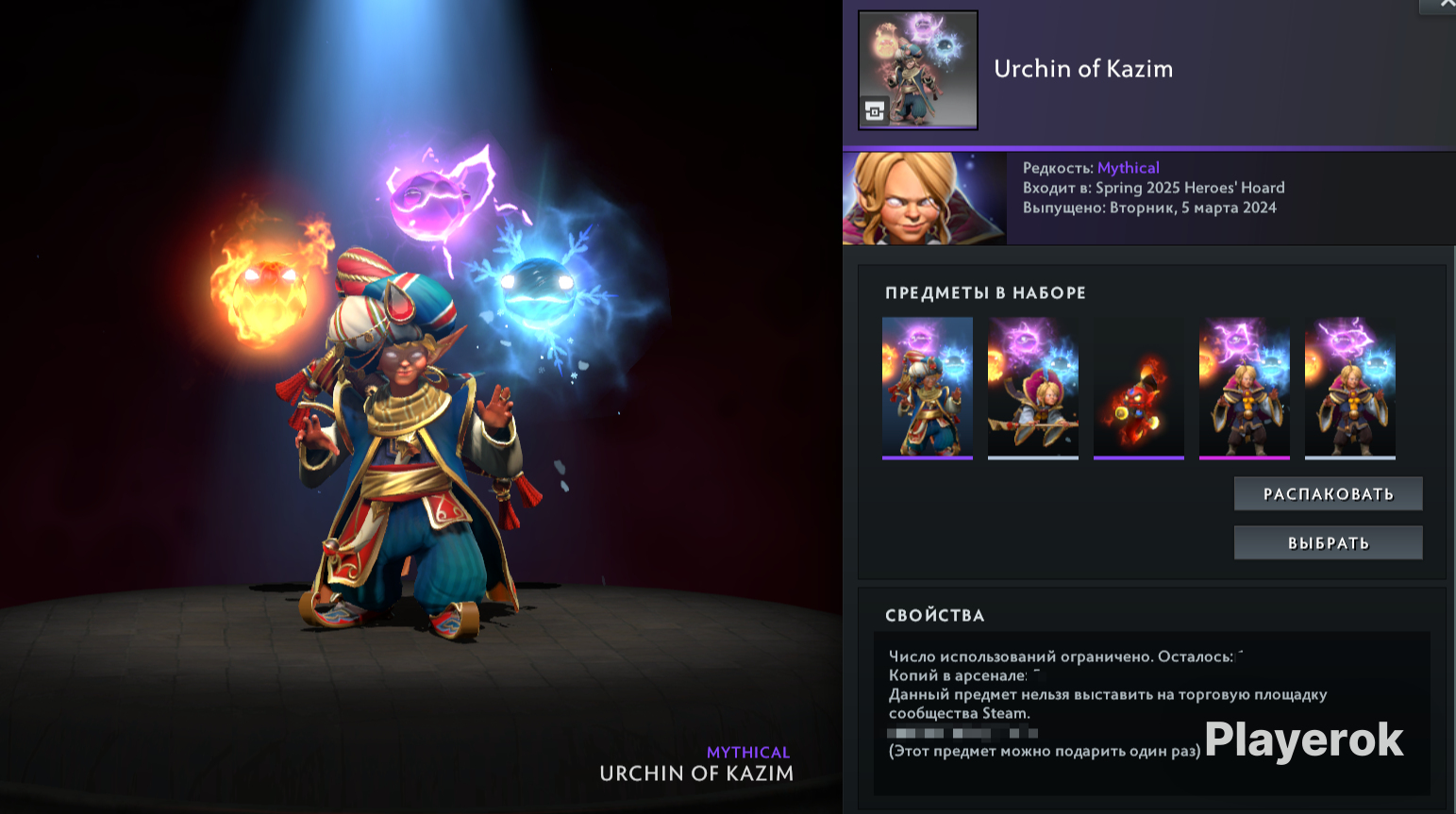Close the item details panel

point(1446,7)
